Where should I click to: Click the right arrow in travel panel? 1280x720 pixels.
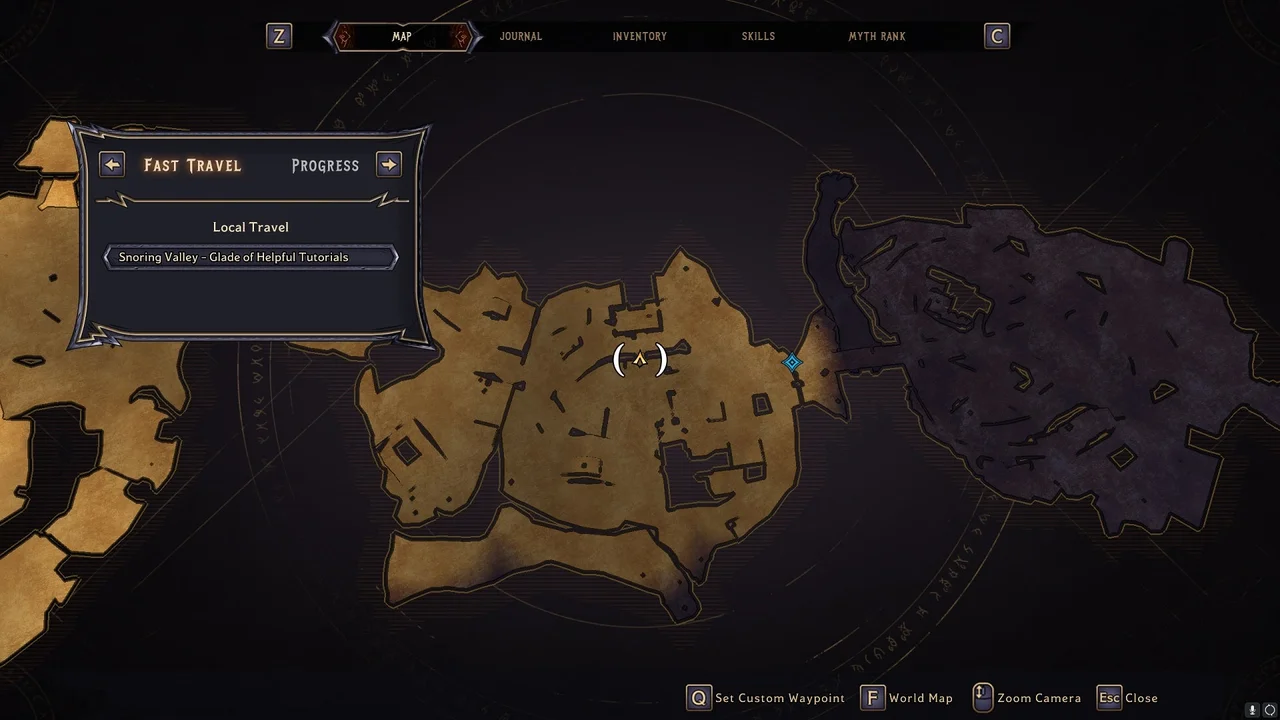click(389, 164)
